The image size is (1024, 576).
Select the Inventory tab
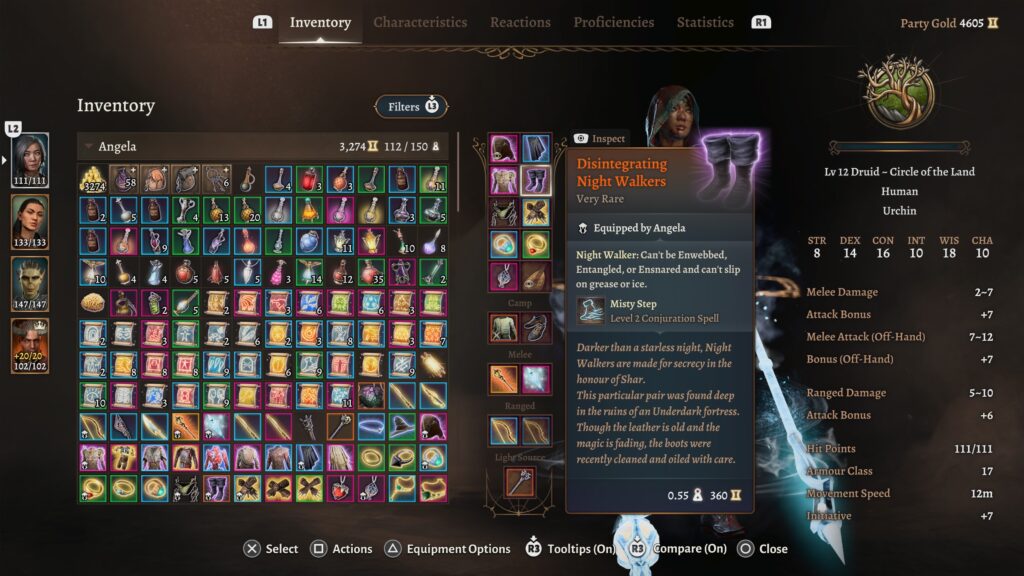click(320, 22)
